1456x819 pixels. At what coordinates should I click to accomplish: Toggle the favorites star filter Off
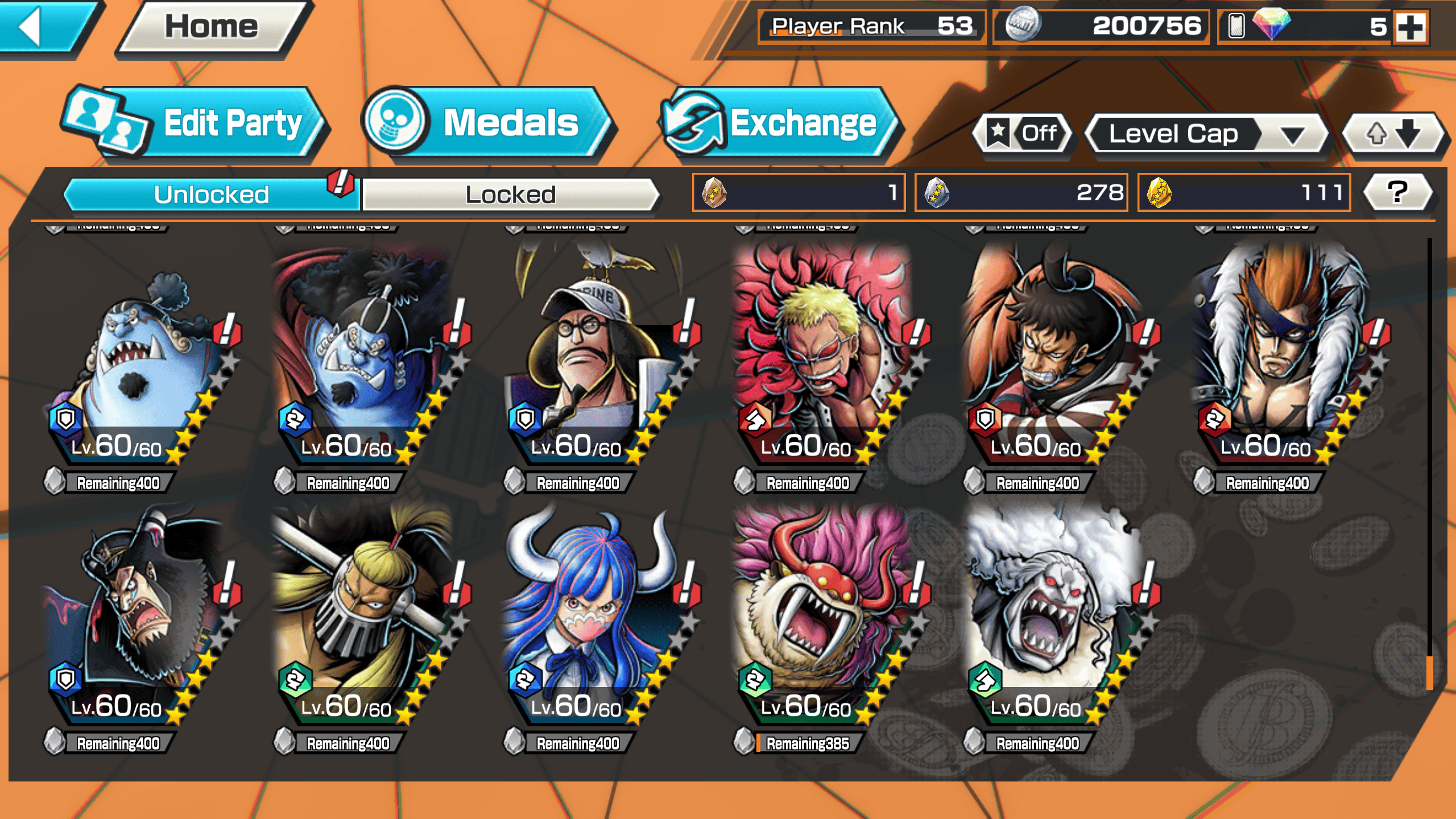[1024, 134]
